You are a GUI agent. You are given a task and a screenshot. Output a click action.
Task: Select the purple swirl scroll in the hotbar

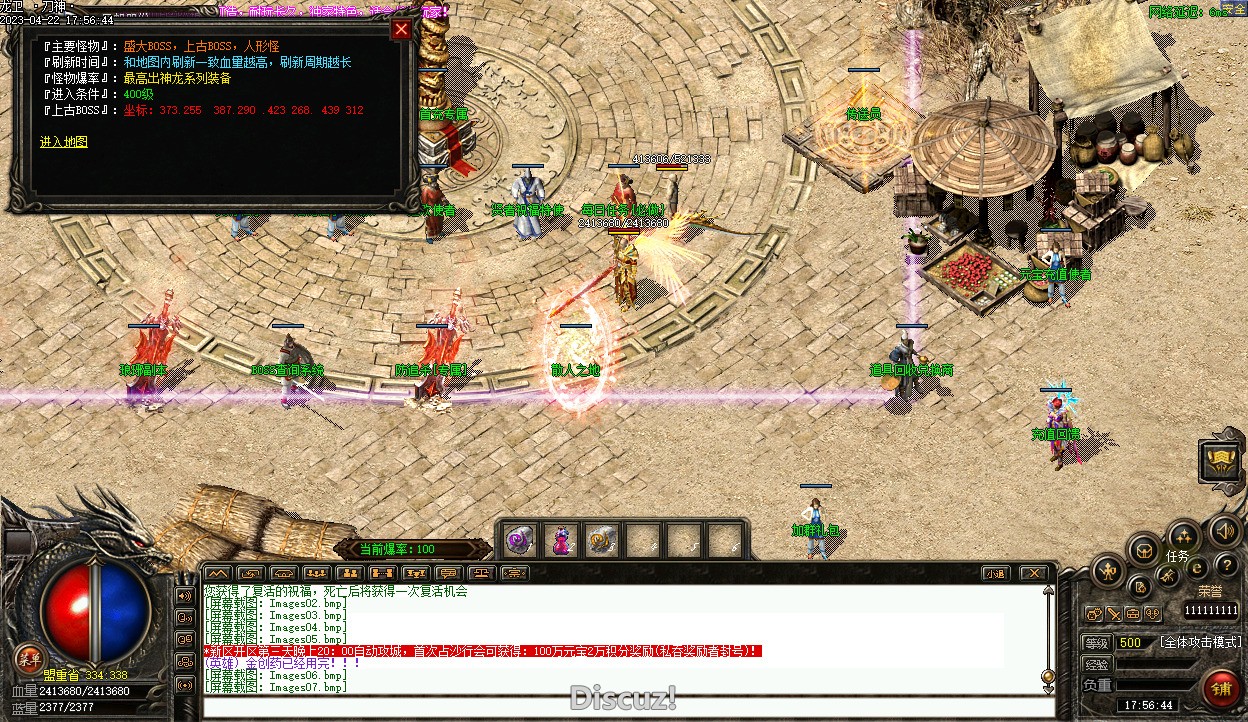pyautogui.click(x=519, y=541)
